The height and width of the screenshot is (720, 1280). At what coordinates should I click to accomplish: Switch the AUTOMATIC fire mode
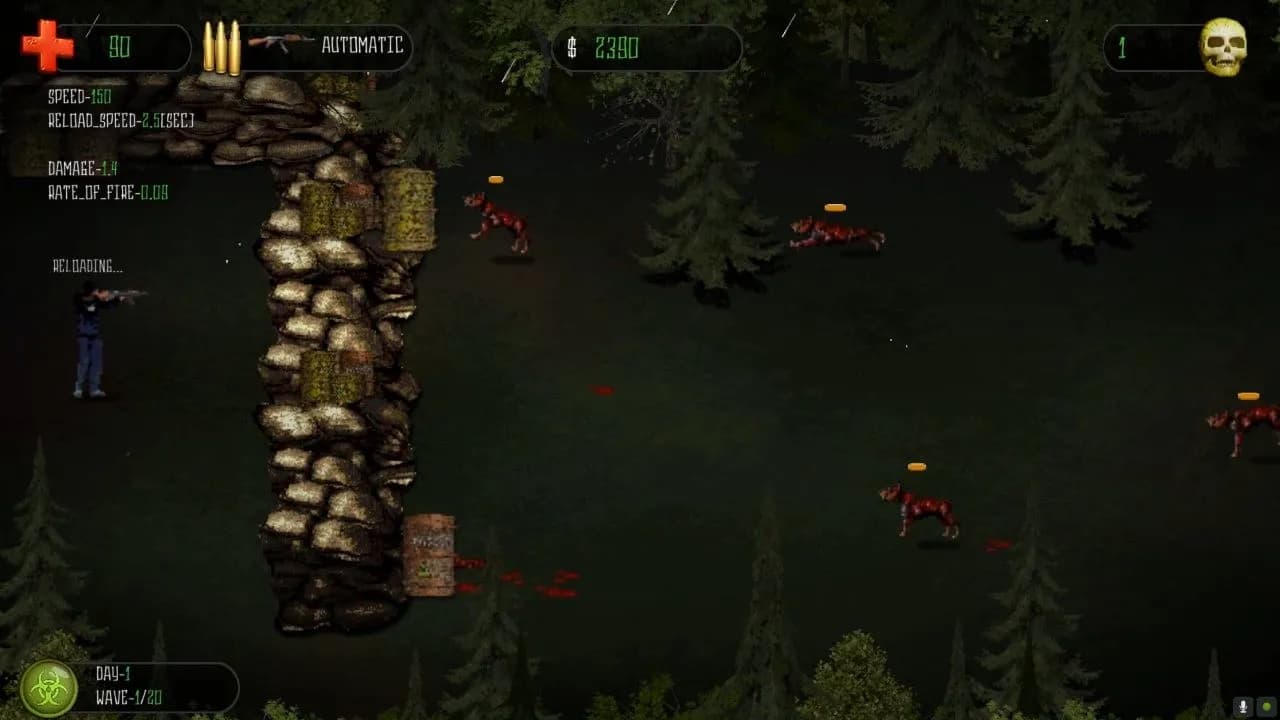(360, 46)
